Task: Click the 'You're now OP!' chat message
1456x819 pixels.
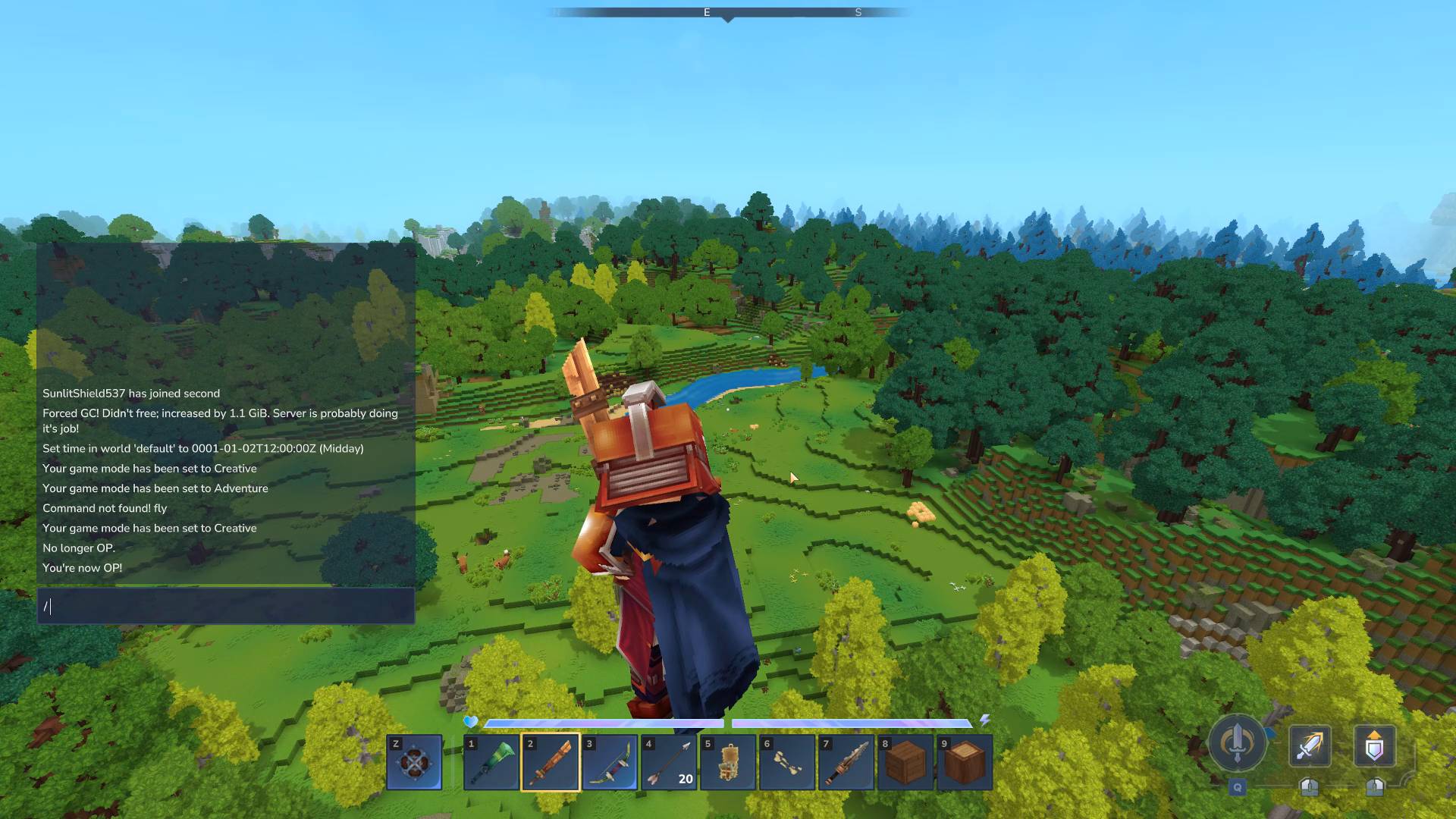Action: click(83, 567)
